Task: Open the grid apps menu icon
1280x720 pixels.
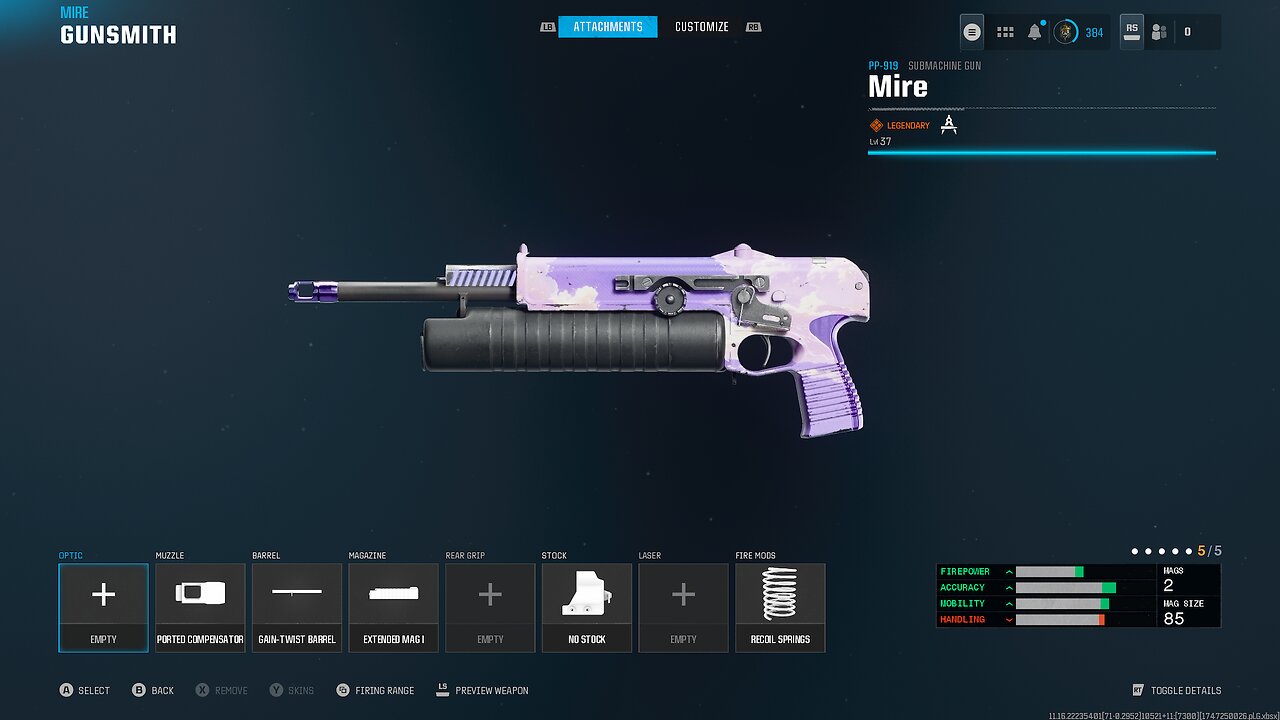Action: tap(1005, 32)
